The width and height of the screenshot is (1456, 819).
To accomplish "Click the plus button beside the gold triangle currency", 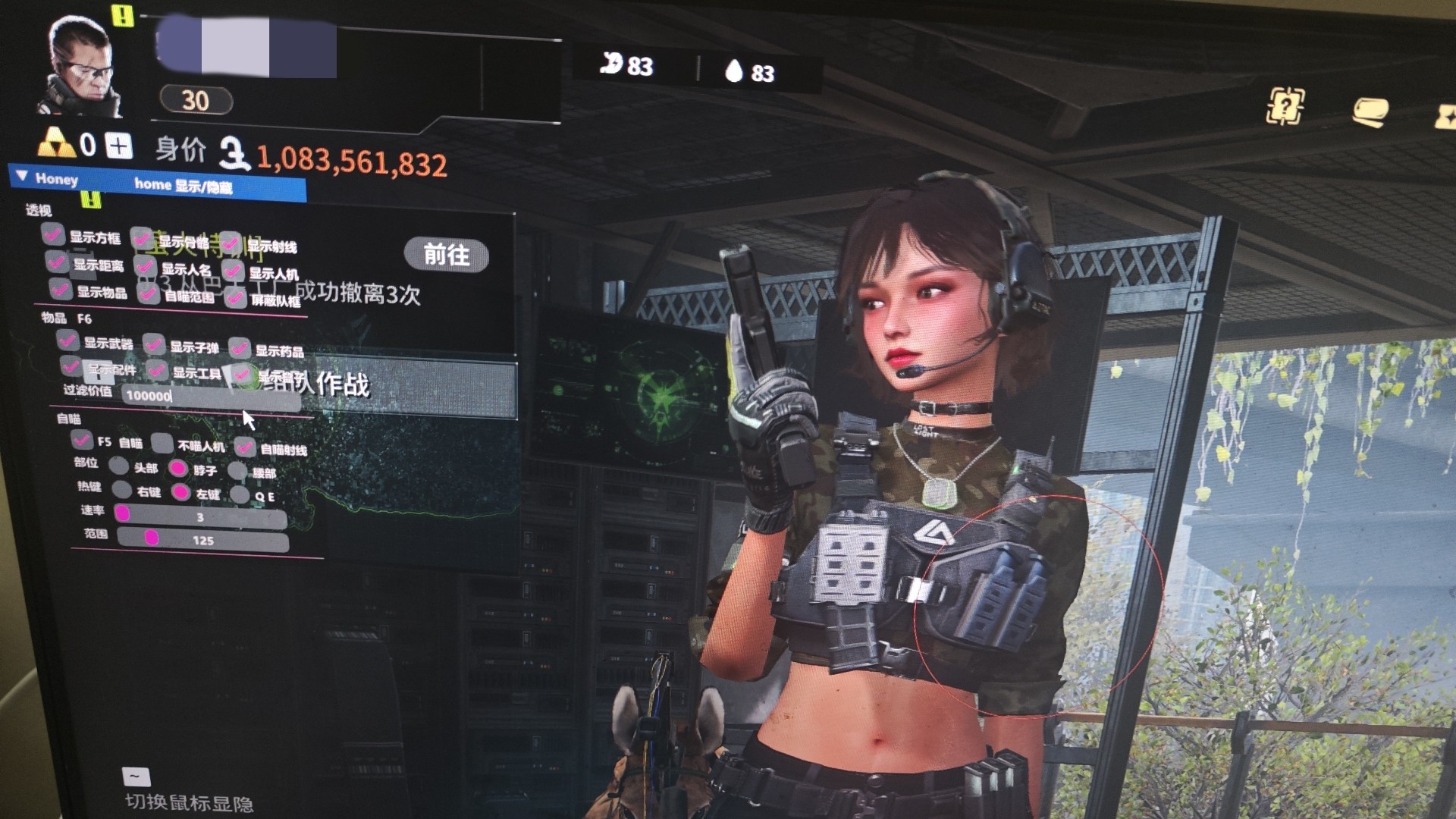I will tap(118, 145).
